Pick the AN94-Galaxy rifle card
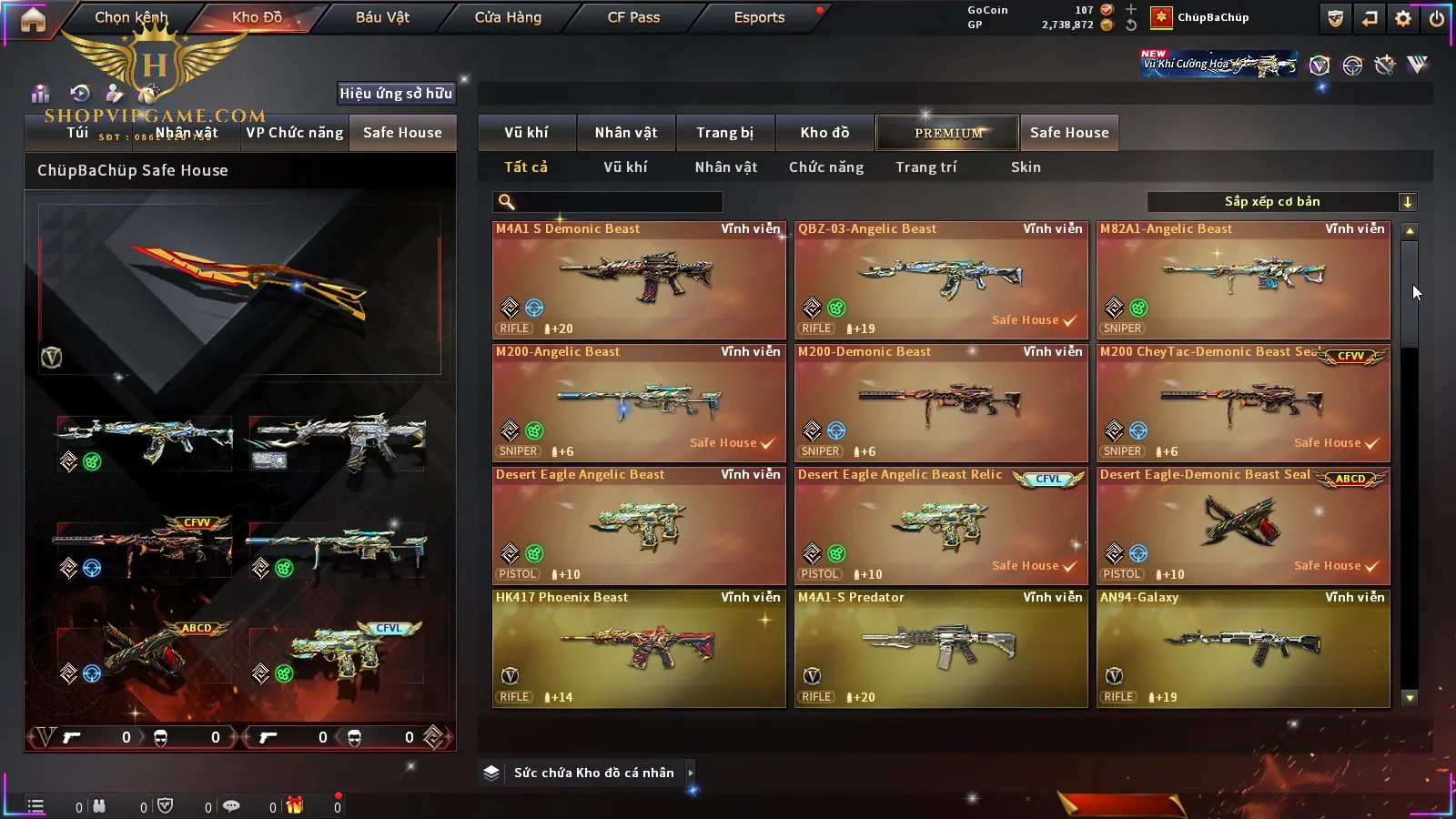This screenshot has width=1456, height=819. point(1243,648)
